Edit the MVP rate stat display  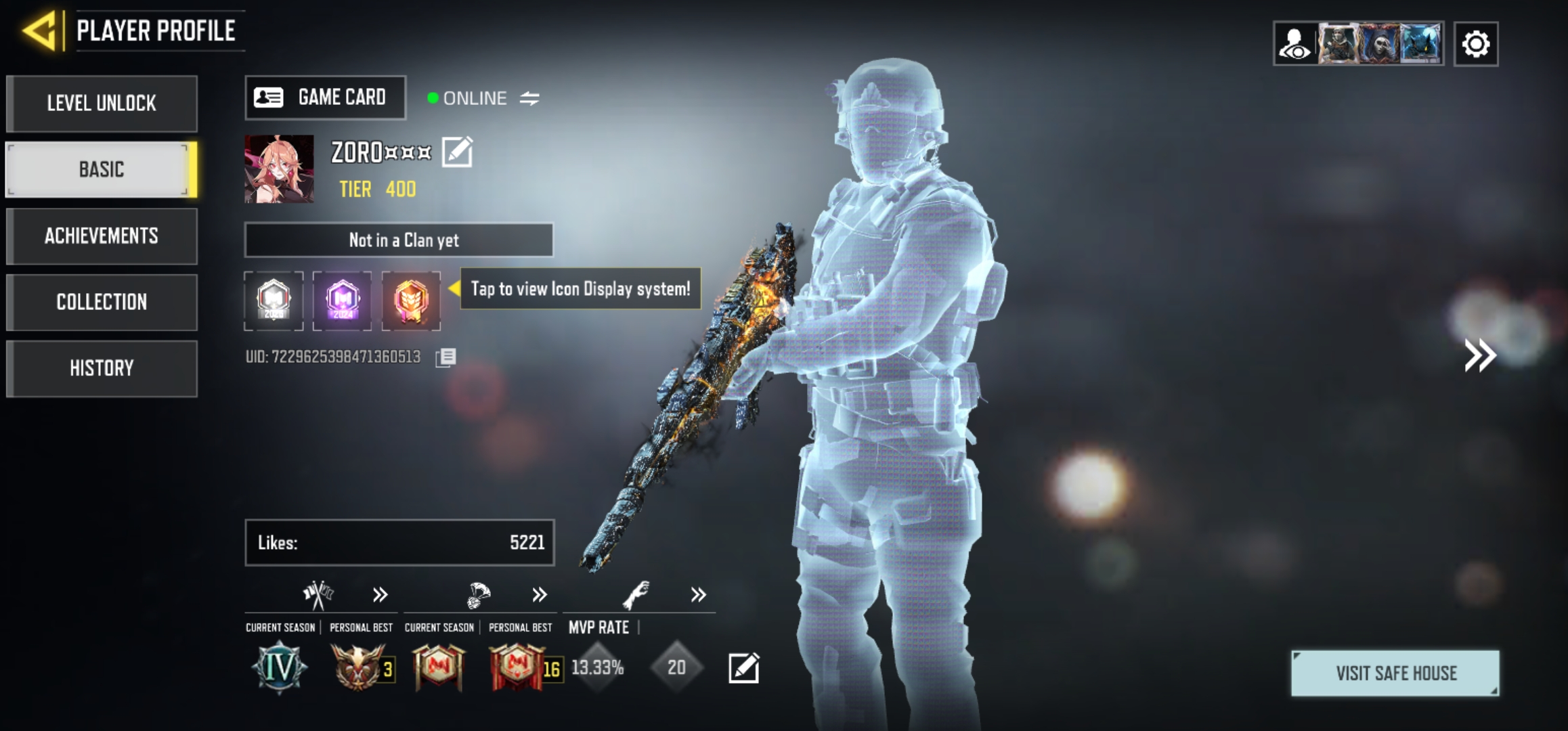click(743, 668)
